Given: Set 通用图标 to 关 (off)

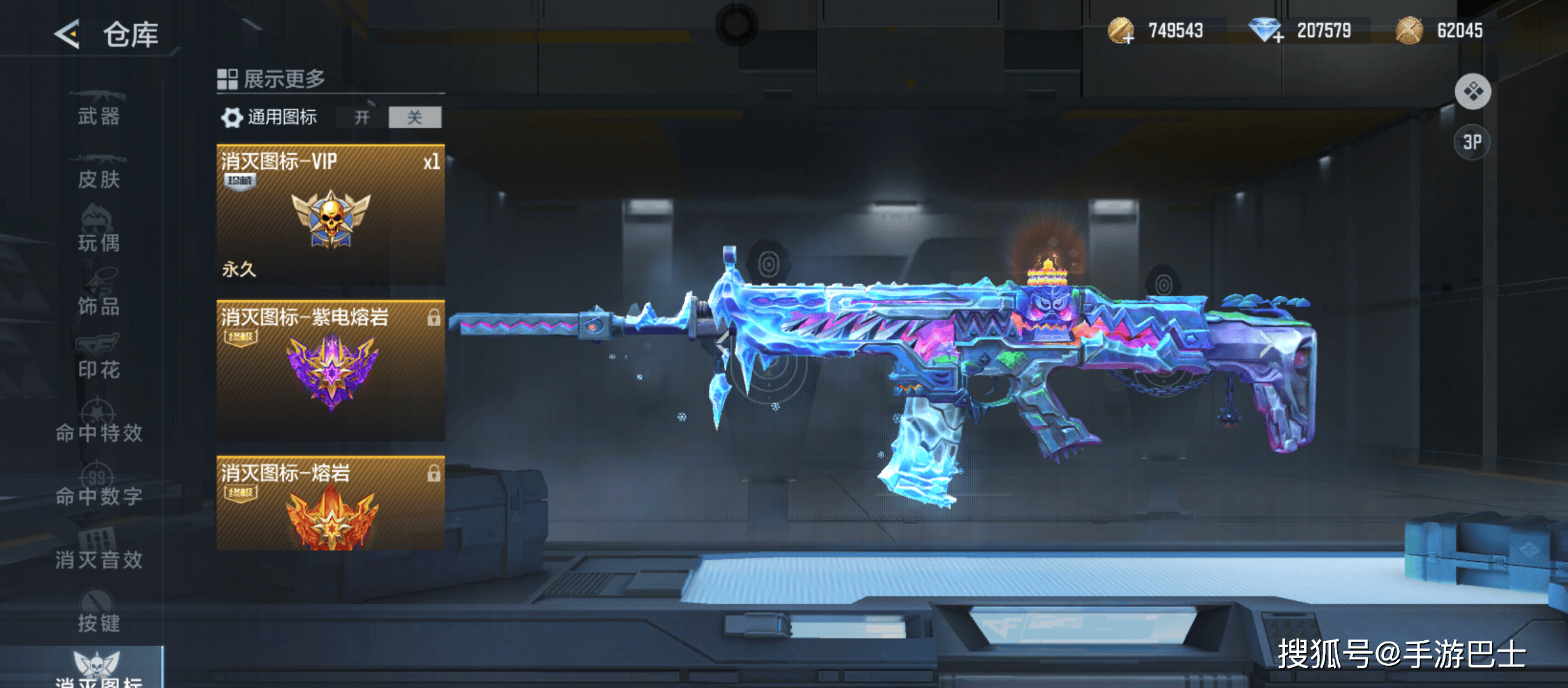Looking at the screenshot, I should [x=415, y=117].
